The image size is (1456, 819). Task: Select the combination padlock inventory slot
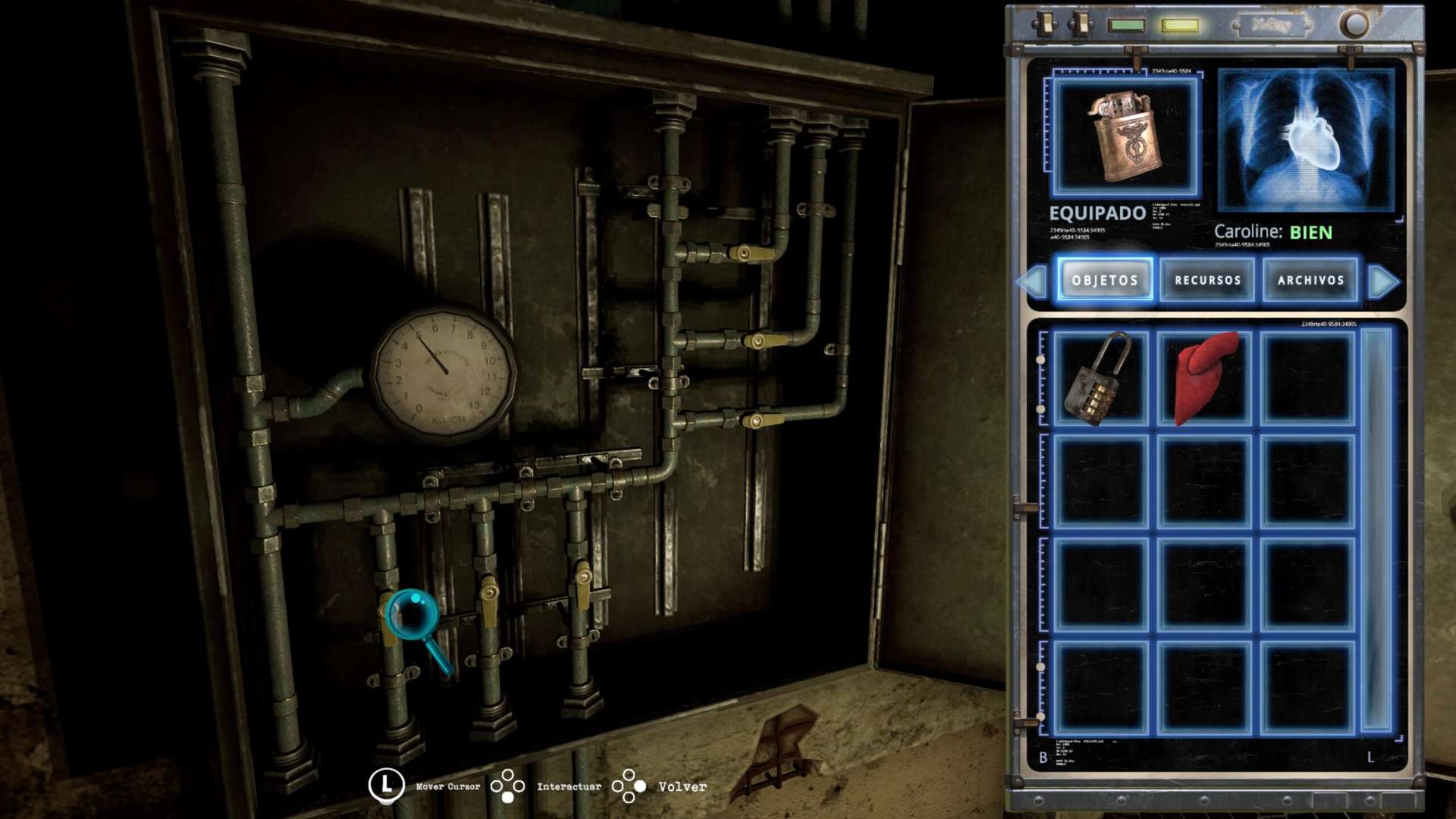1100,378
